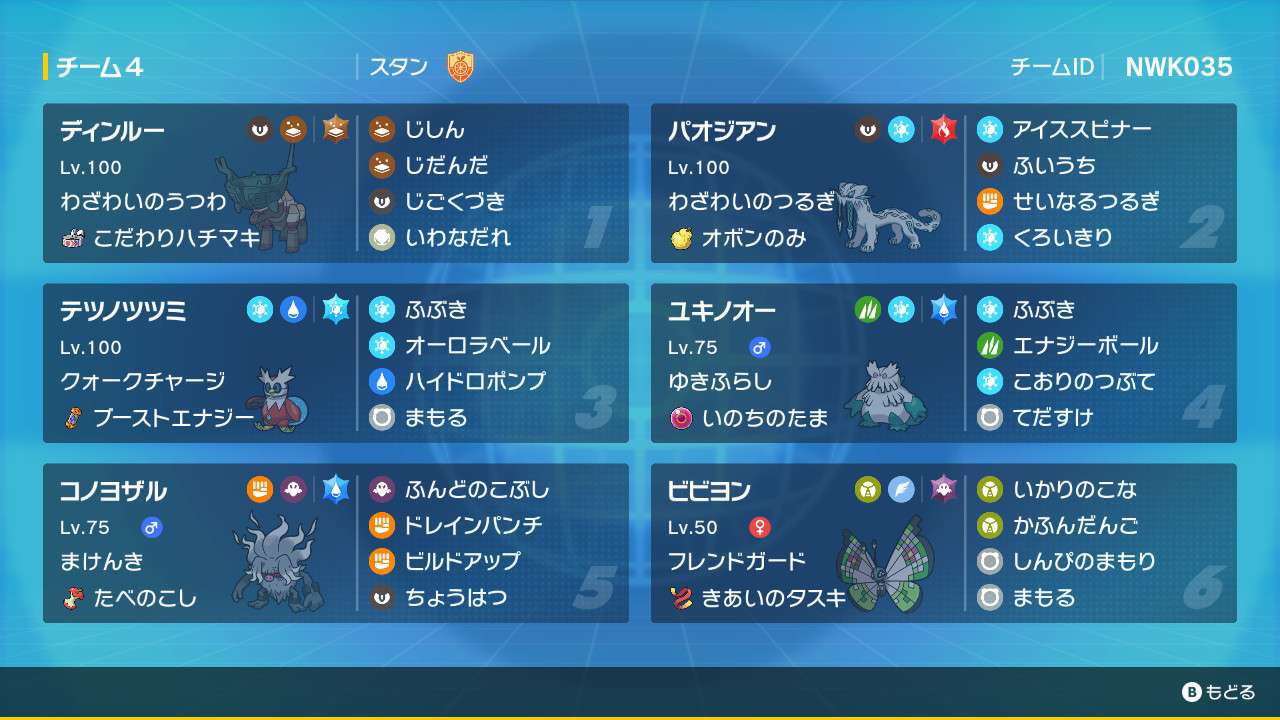The width and height of the screenshot is (1280, 720).
Task: Click the もどる back button
Action: tap(1218, 692)
